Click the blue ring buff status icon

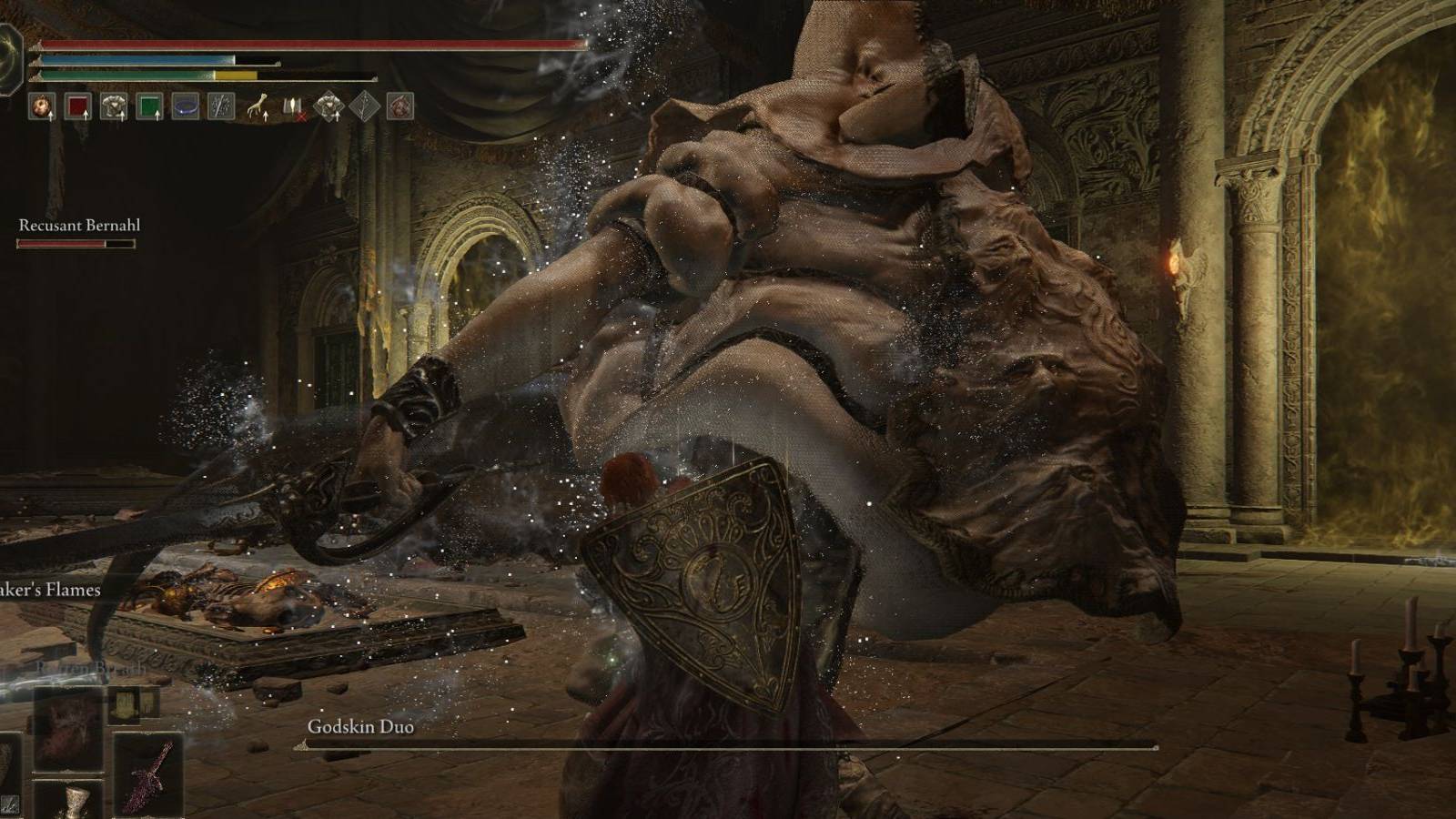(x=185, y=106)
